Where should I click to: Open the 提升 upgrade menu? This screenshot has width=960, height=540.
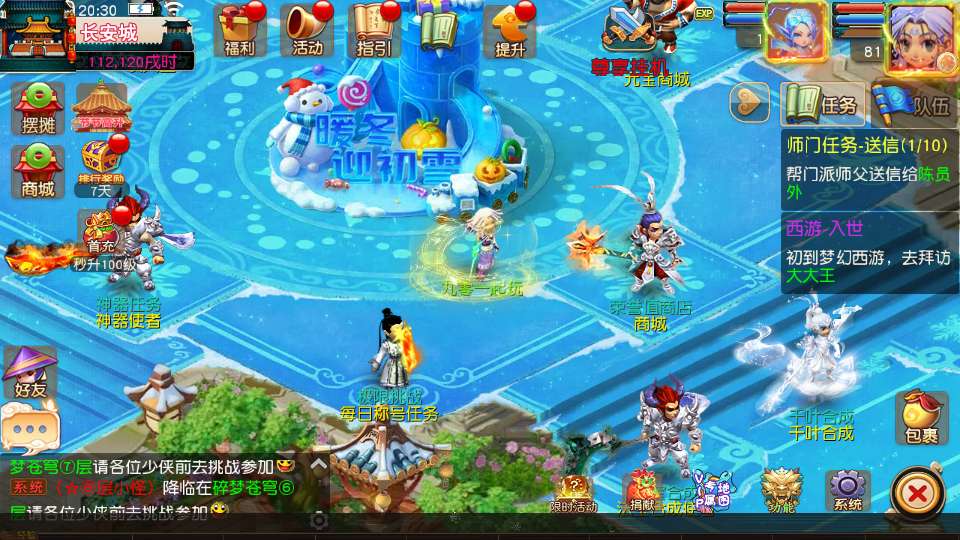click(x=509, y=30)
